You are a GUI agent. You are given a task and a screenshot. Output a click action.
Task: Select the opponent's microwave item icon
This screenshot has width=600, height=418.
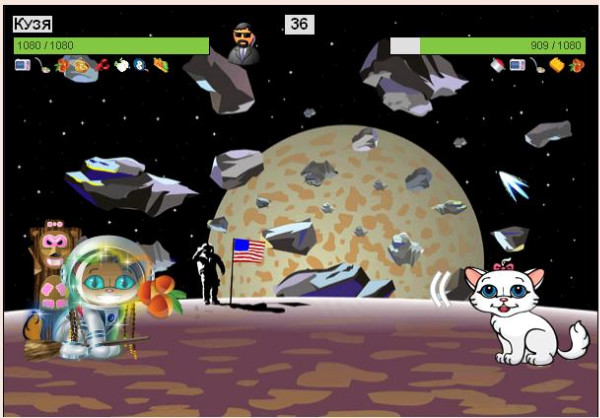tap(518, 66)
